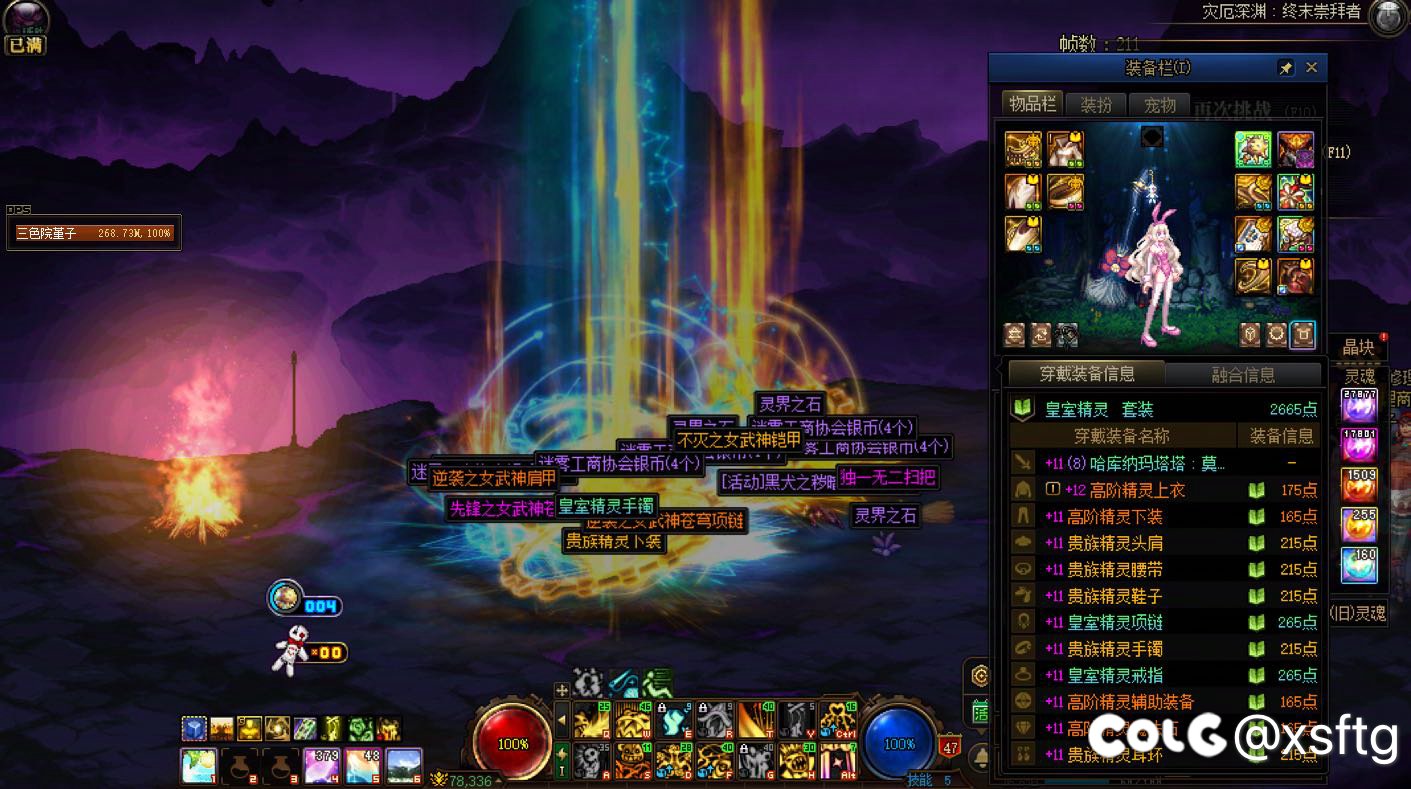
Task: Click the green-bordered sun title slot
Action: (1252, 150)
